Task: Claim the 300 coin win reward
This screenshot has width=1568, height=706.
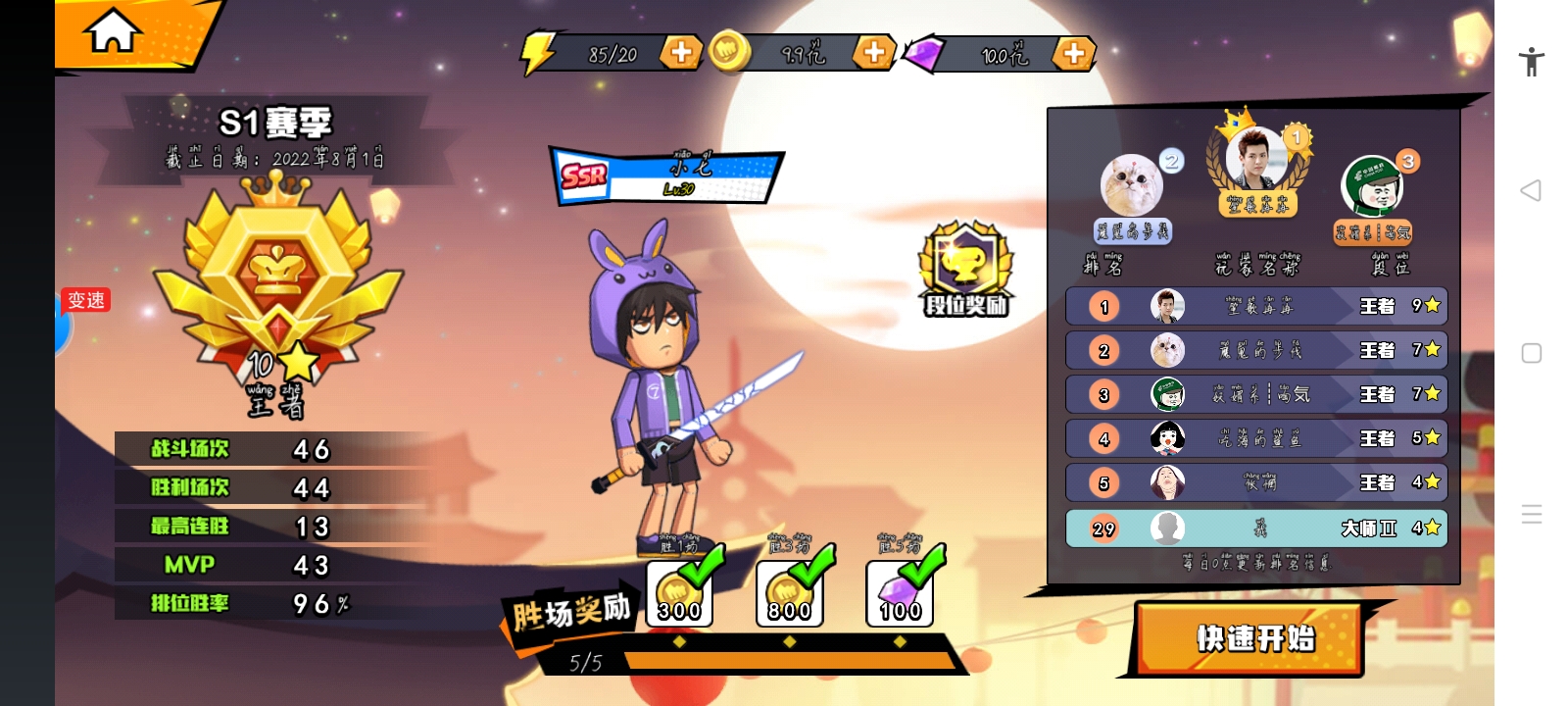Action: tap(679, 593)
